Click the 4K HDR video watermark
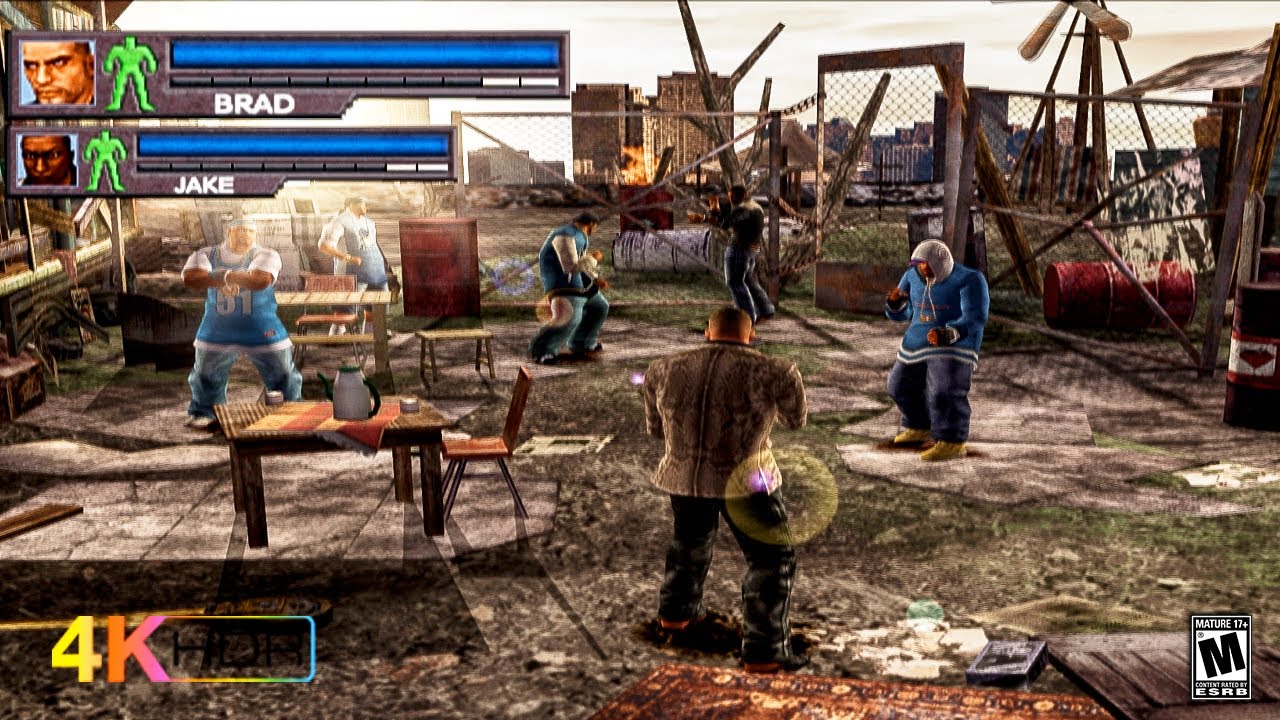The image size is (1280, 720). 183,649
